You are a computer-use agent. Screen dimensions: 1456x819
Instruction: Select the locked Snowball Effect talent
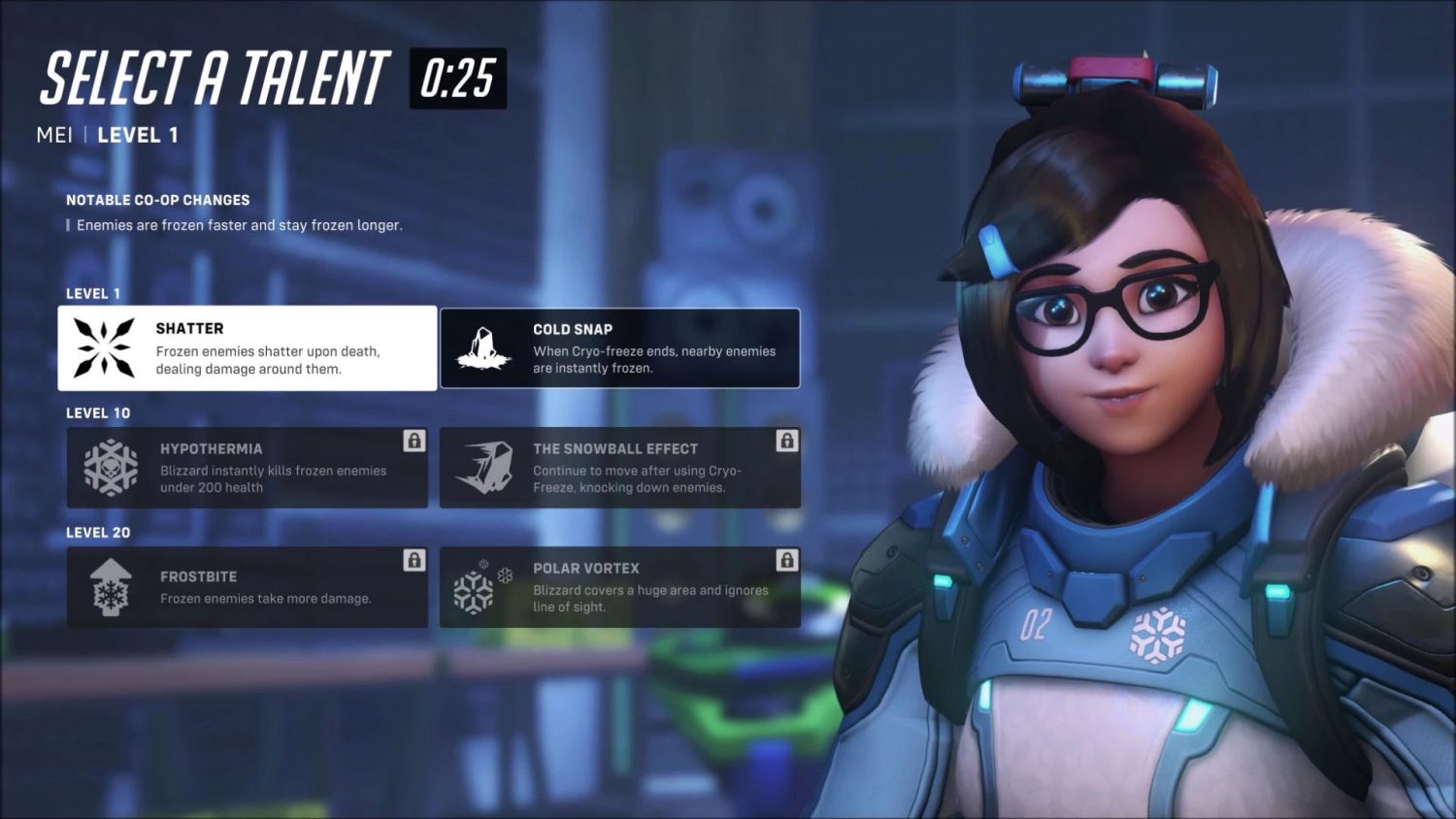[x=620, y=468]
